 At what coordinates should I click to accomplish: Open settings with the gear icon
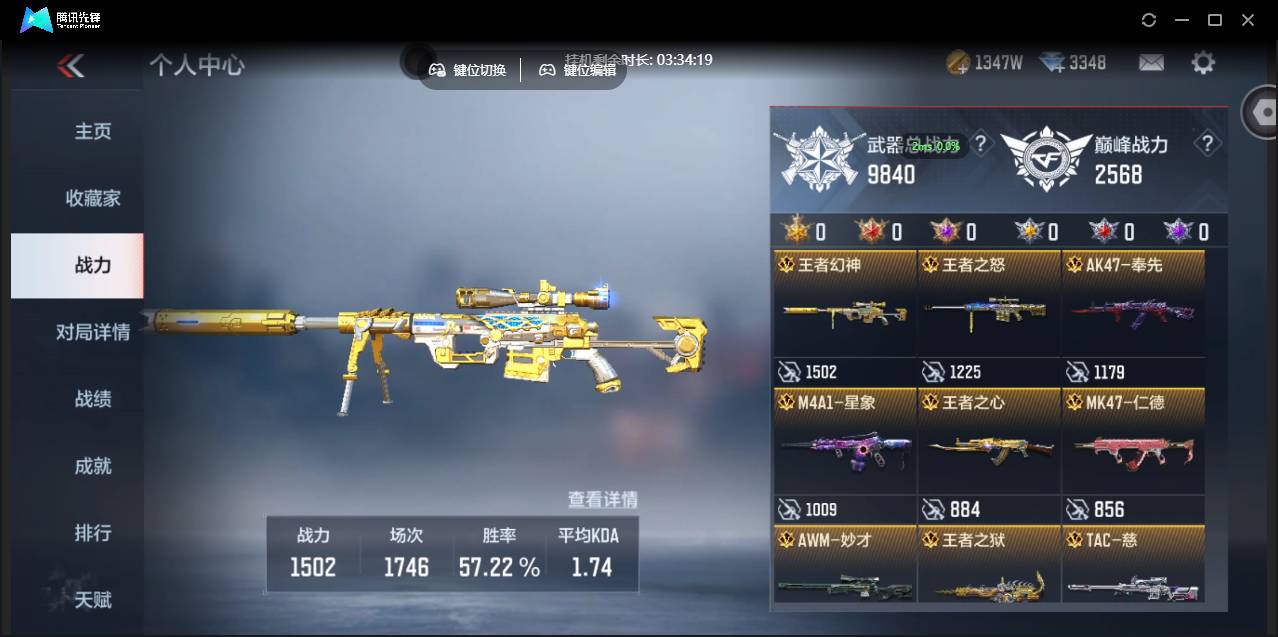point(1203,63)
